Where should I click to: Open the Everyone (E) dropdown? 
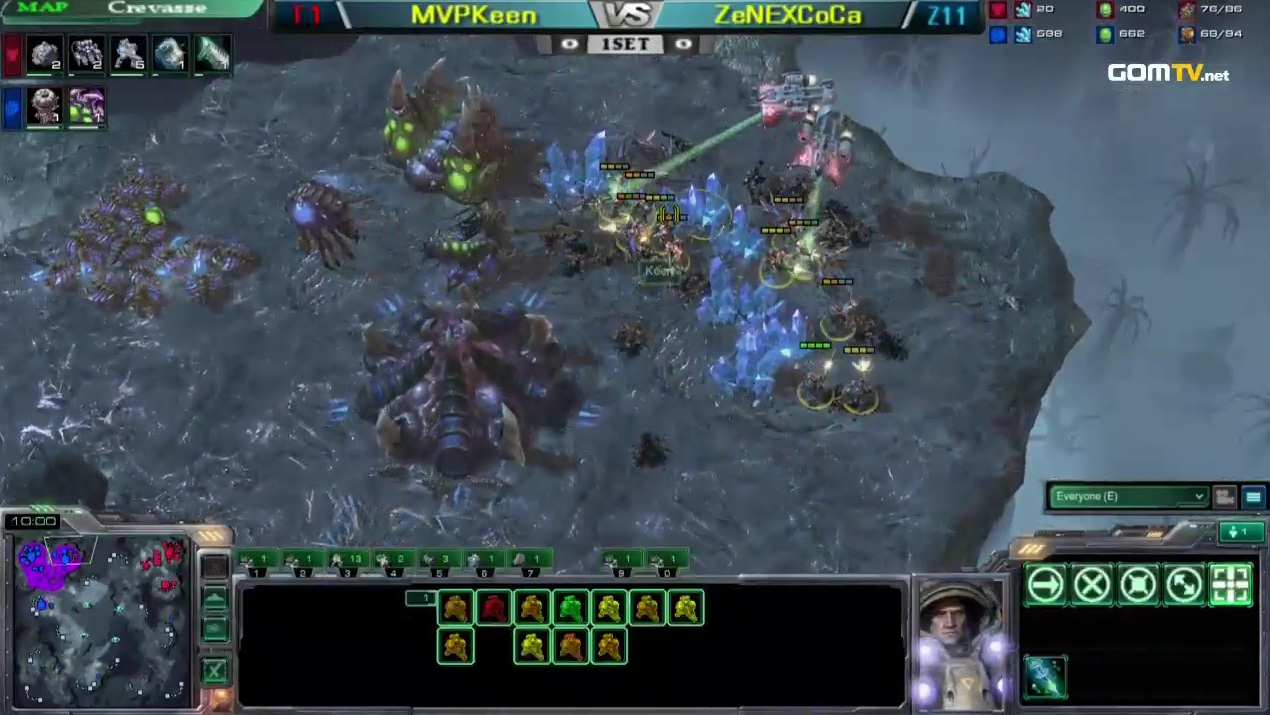click(1128, 496)
